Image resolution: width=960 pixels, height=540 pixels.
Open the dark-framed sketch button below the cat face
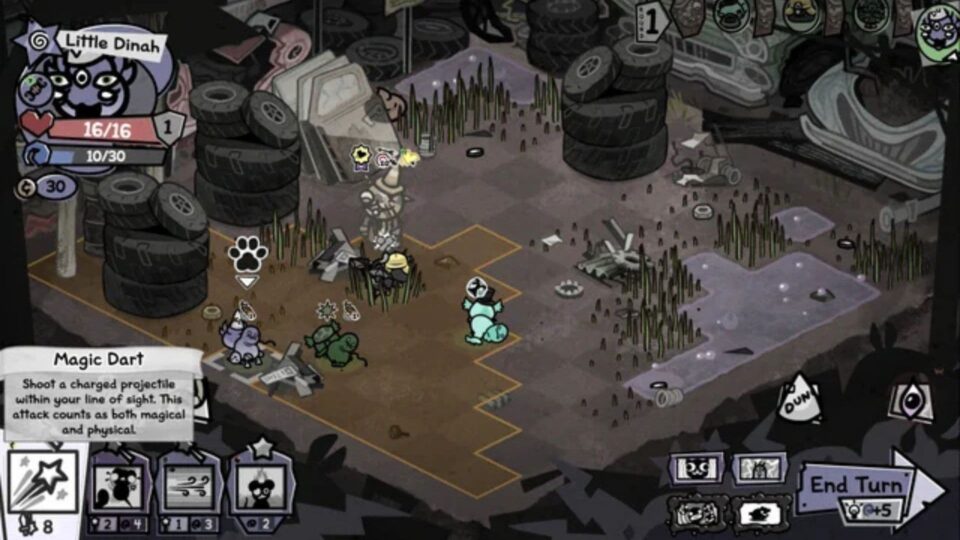click(x=697, y=512)
